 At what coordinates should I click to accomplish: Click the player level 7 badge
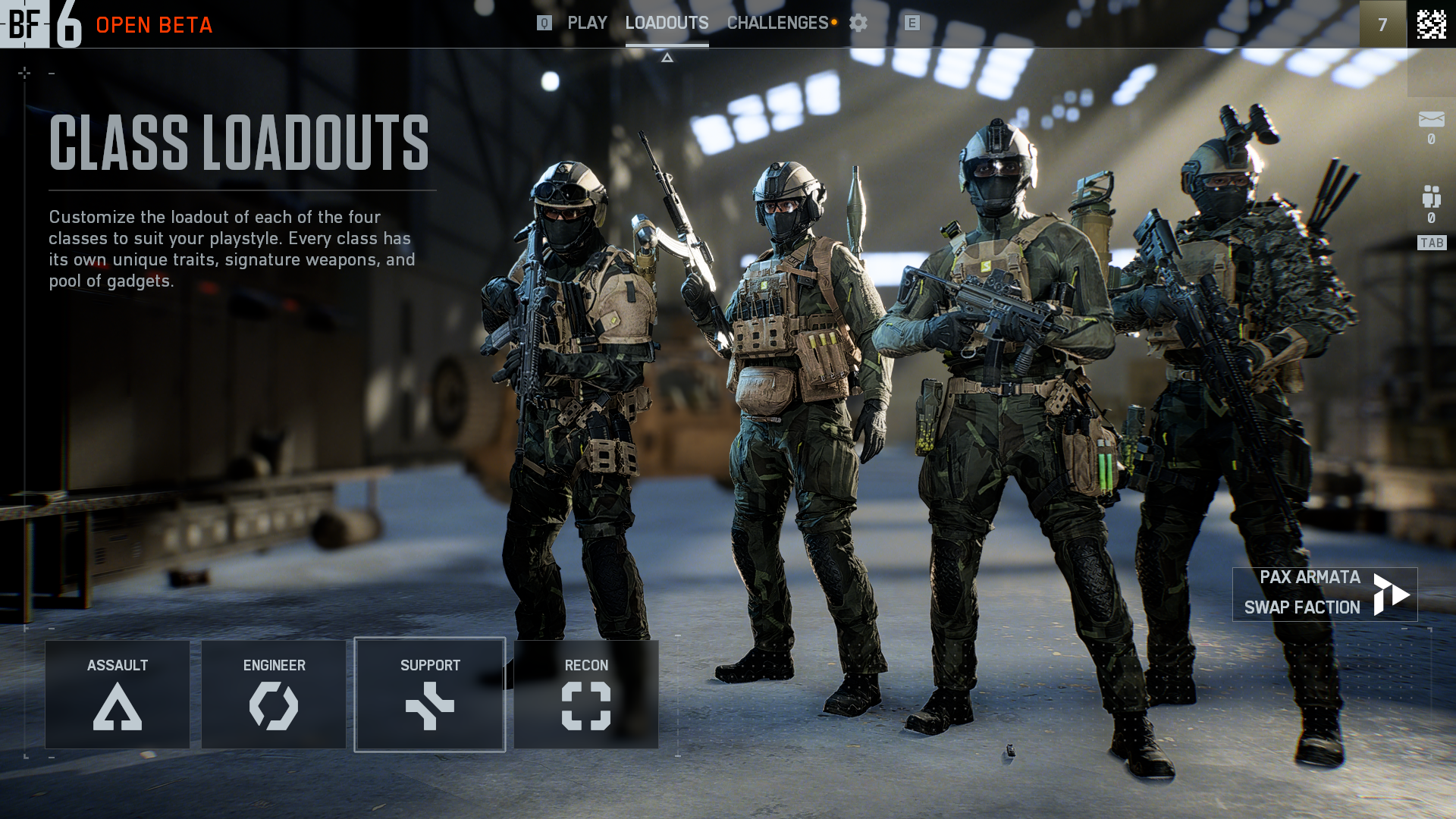click(1382, 23)
